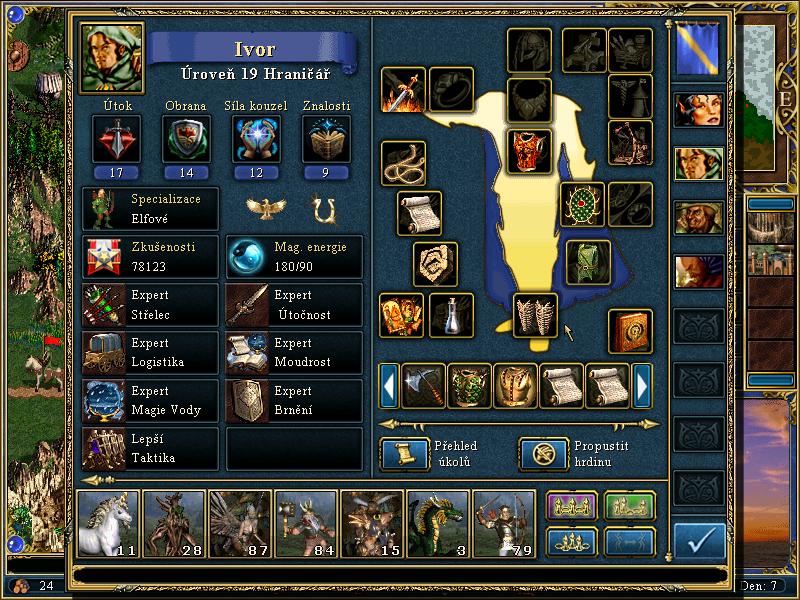Select the green dragon army stack
This screenshot has width=800, height=600.
[439, 523]
